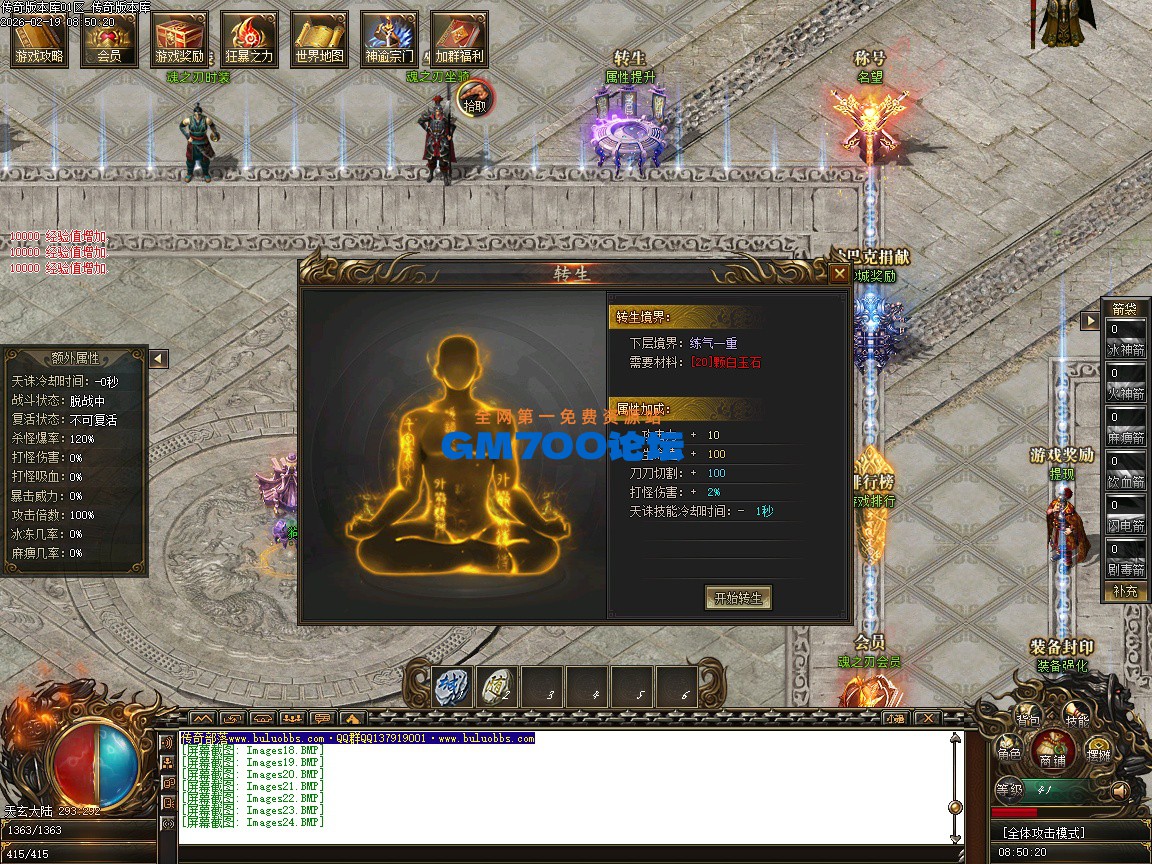Image resolution: width=1152 pixels, height=864 pixels.
Task: Select the 冰神箭 ice arrow slot
Action: [x=1125, y=341]
